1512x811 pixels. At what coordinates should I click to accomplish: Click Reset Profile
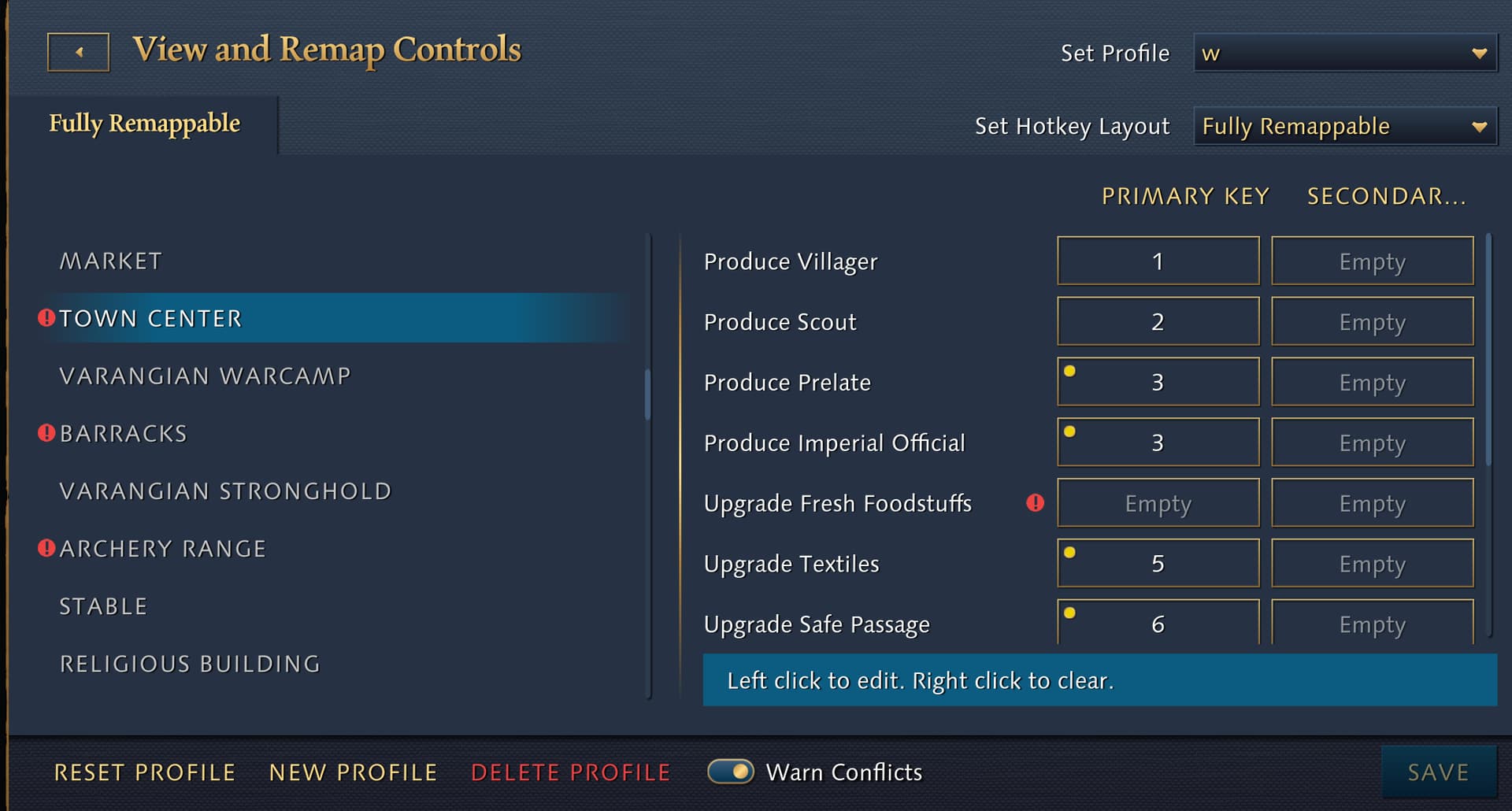coord(145,772)
